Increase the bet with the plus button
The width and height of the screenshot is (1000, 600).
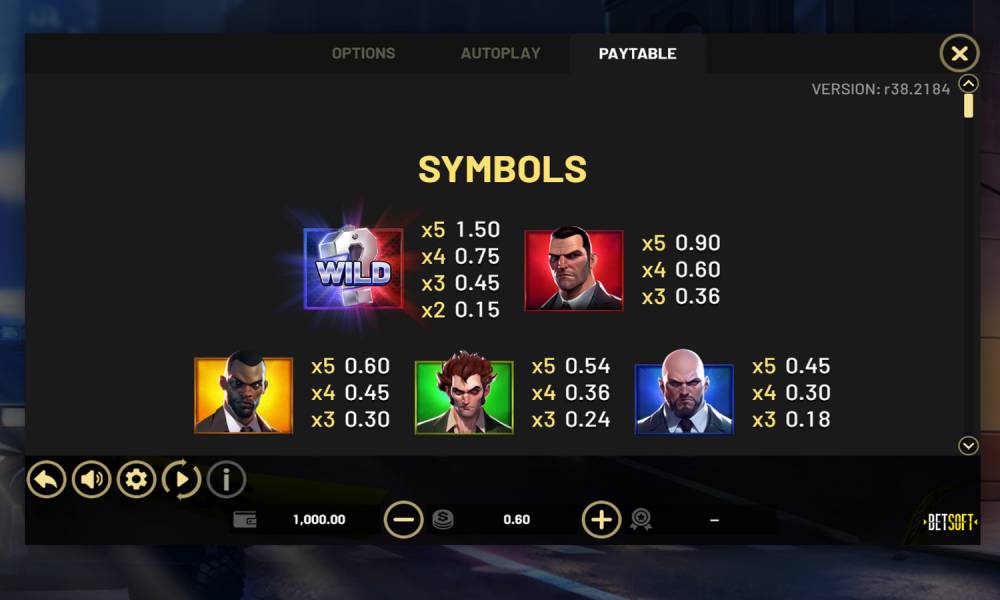601,519
